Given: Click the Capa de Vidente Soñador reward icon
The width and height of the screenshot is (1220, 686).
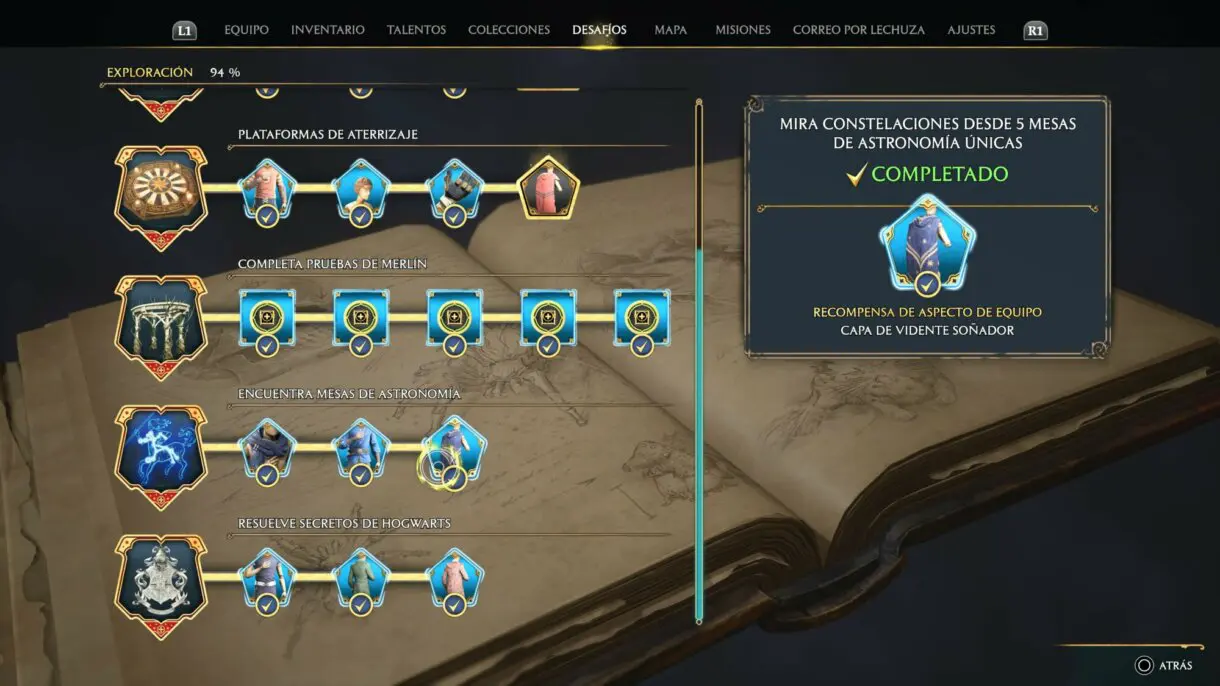Looking at the screenshot, I should click(x=927, y=243).
